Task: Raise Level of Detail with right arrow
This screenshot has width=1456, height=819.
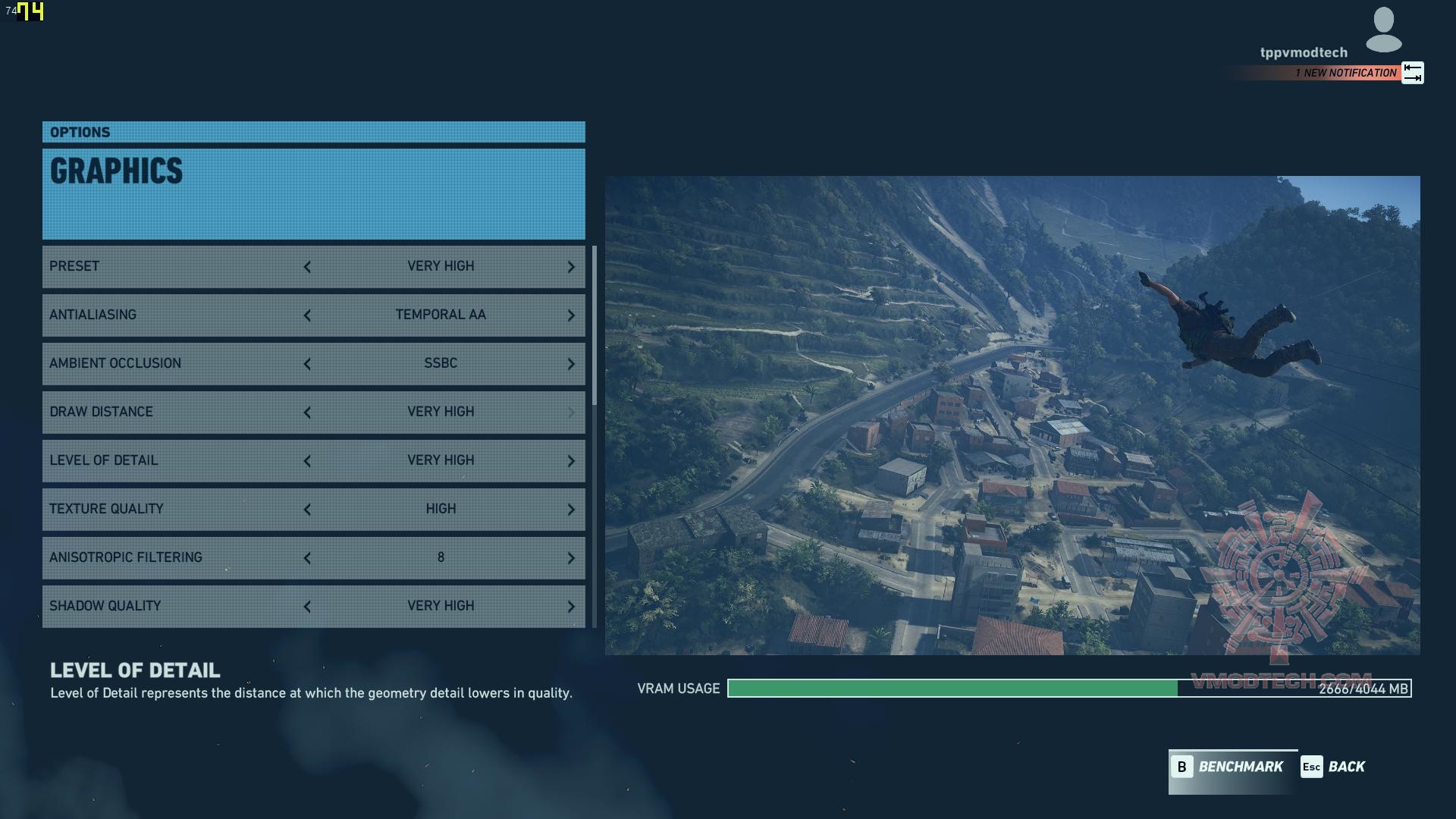Action: pyautogui.click(x=571, y=461)
